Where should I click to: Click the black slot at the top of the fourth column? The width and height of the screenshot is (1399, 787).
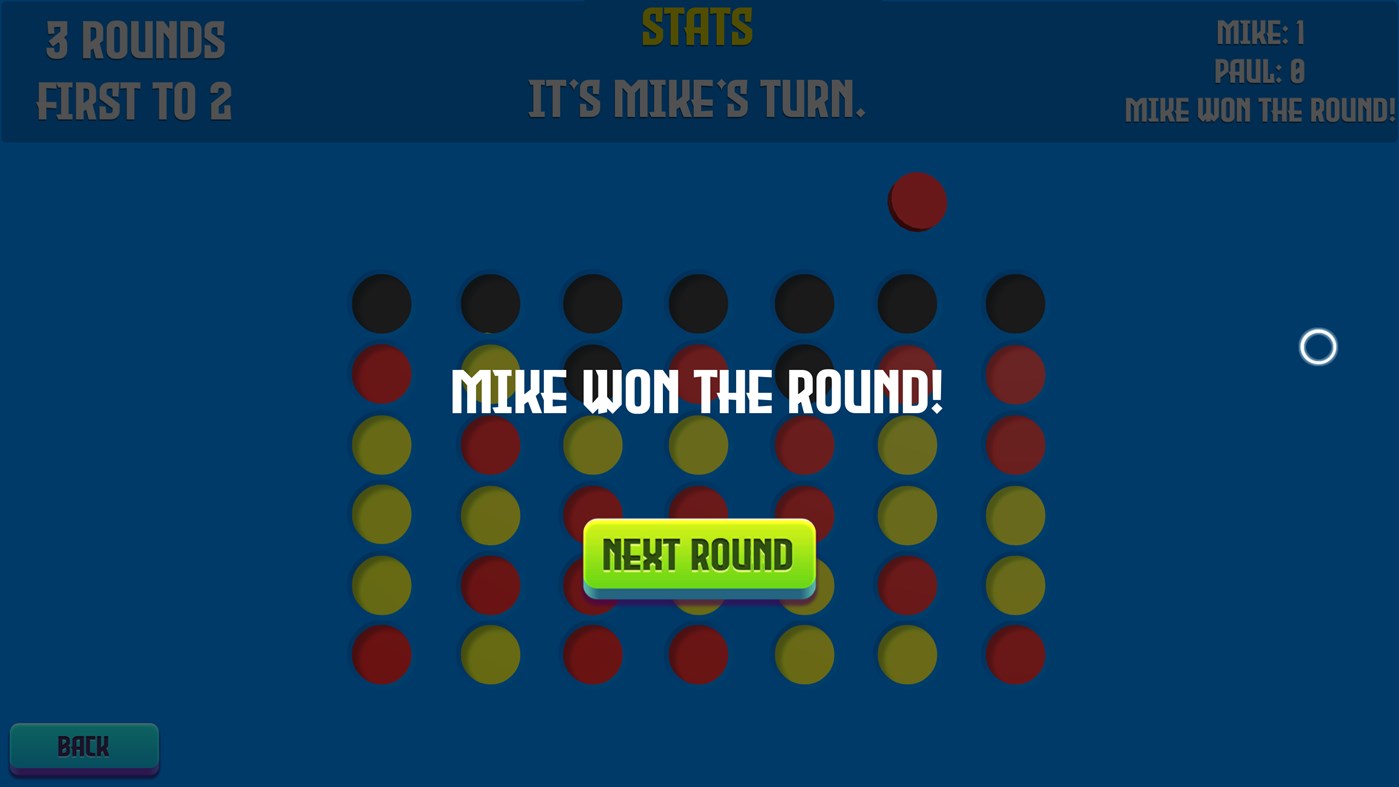(x=697, y=303)
